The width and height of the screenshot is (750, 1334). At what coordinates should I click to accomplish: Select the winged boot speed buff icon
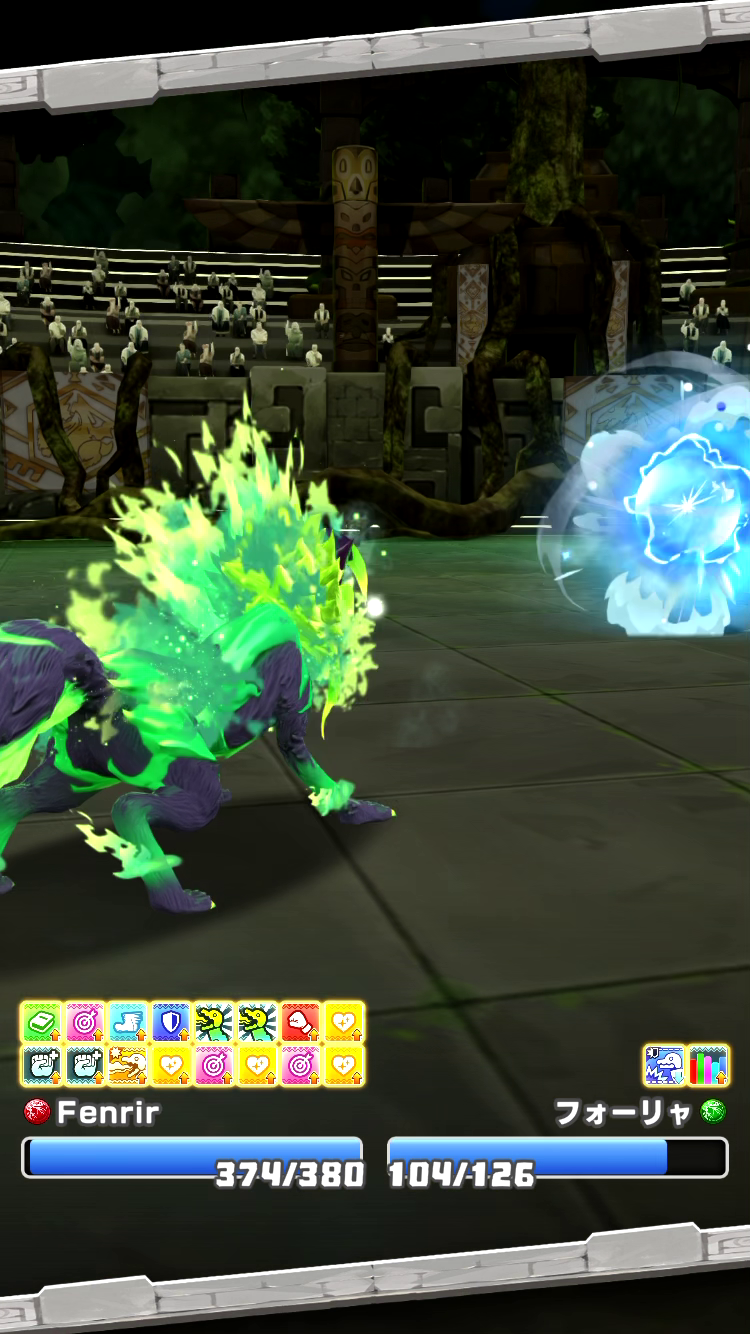pos(128,1021)
